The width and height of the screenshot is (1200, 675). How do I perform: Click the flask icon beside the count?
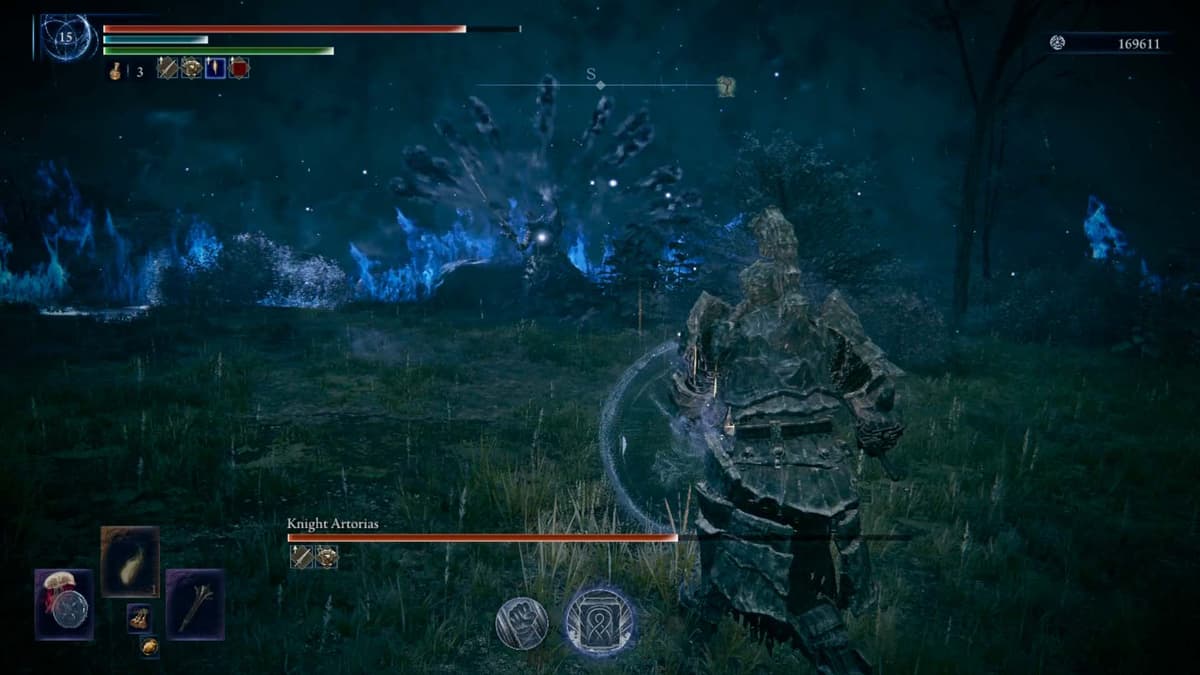point(117,70)
